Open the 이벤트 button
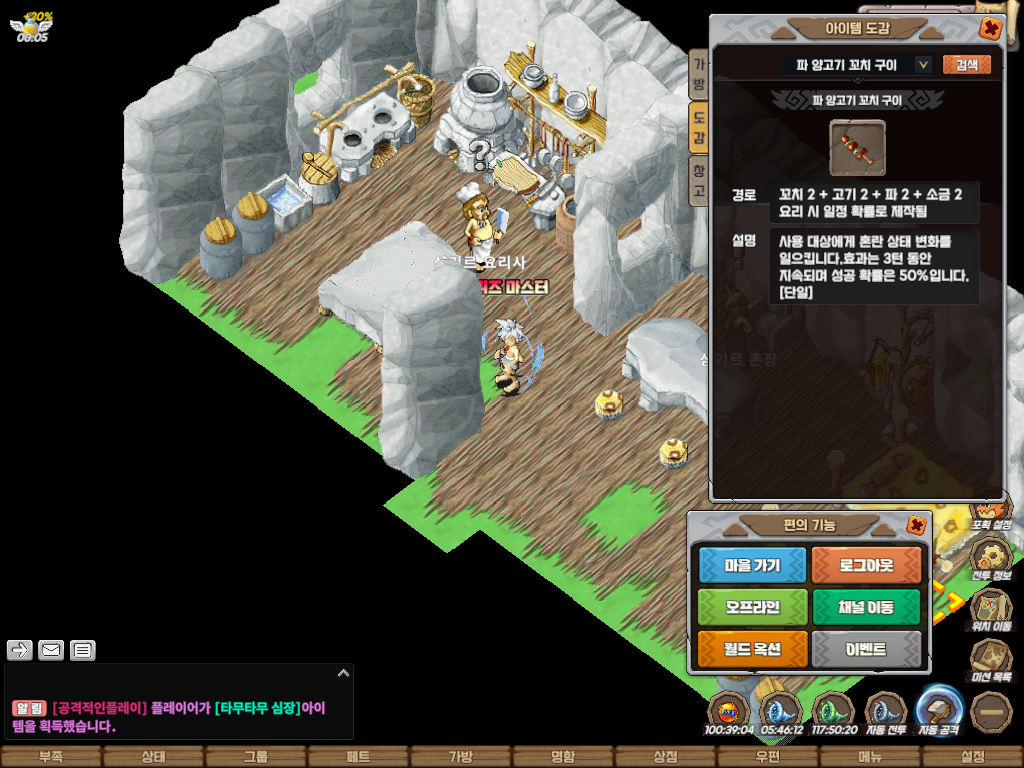 click(x=867, y=649)
